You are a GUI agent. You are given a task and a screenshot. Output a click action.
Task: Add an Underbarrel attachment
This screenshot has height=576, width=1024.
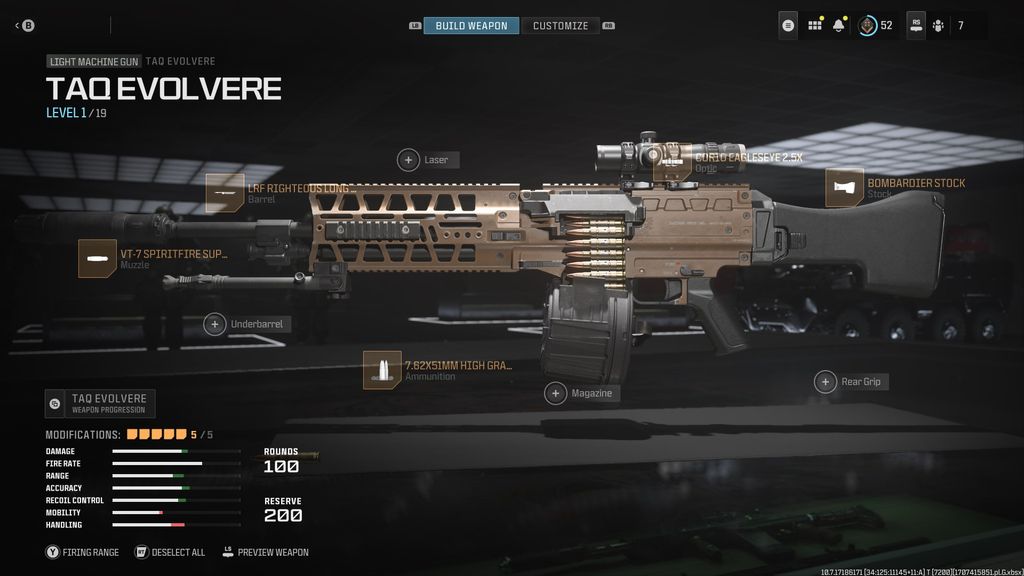(x=215, y=324)
